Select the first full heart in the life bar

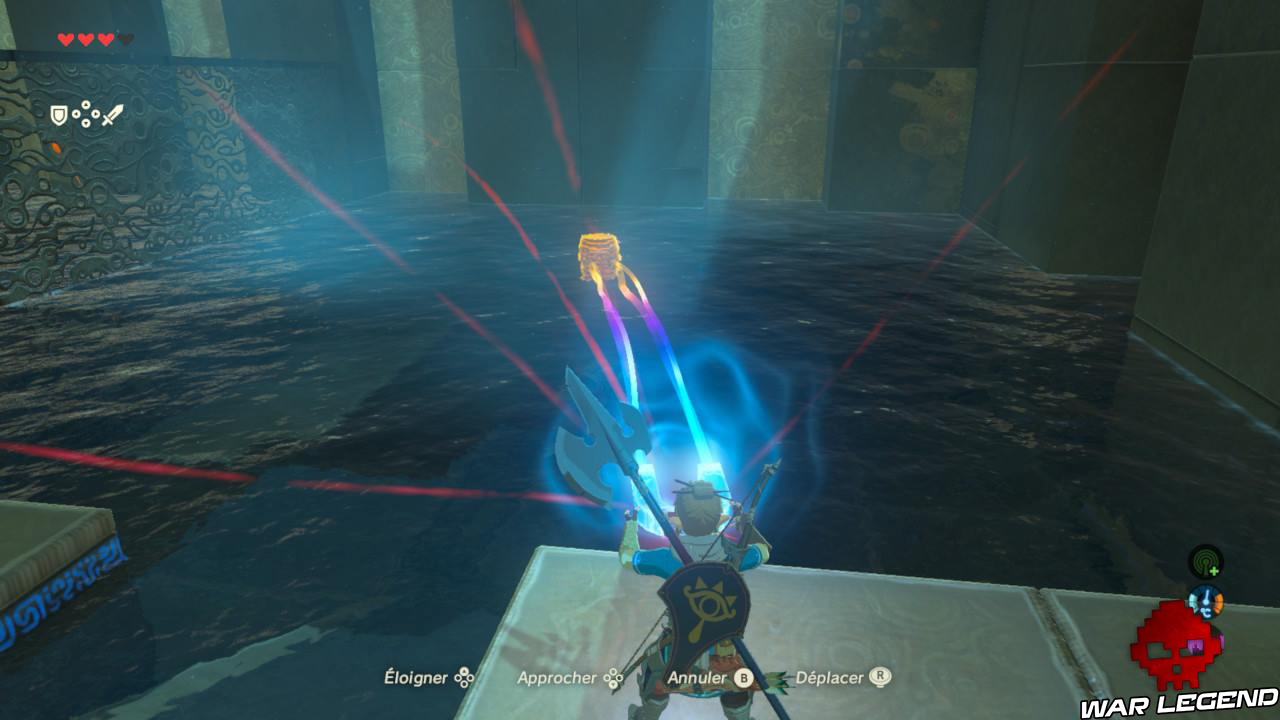(x=64, y=38)
